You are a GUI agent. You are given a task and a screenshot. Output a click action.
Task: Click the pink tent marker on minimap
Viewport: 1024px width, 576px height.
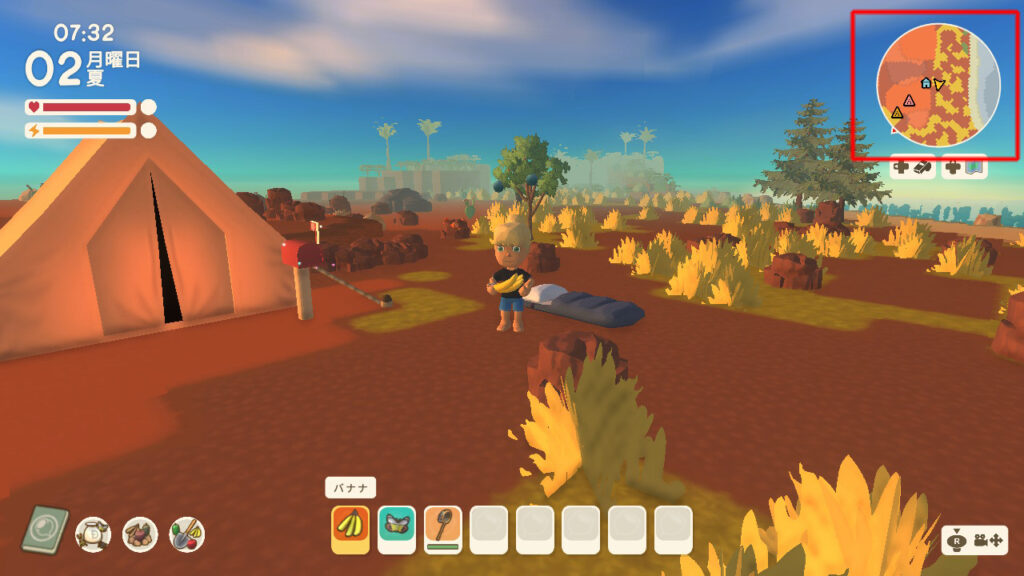pyautogui.click(x=908, y=100)
